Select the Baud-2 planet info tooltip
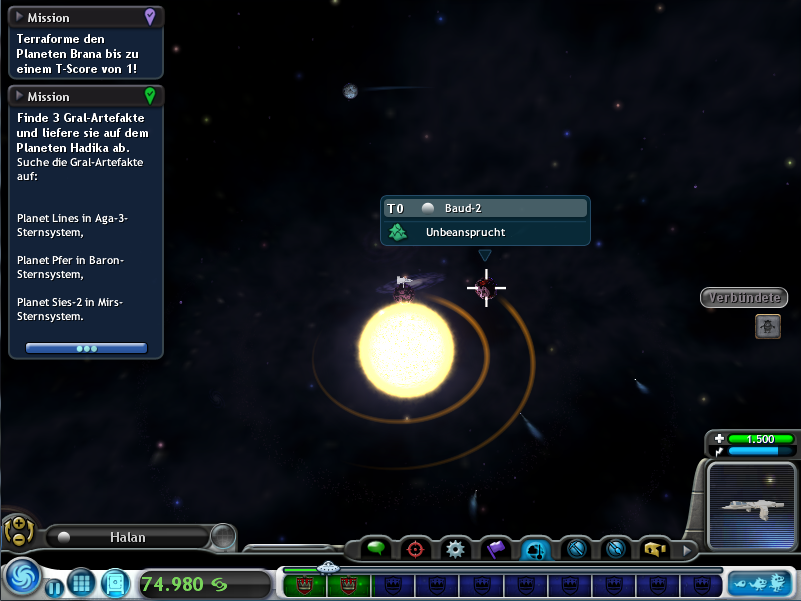The width and height of the screenshot is (801, 601). point(485,220)
